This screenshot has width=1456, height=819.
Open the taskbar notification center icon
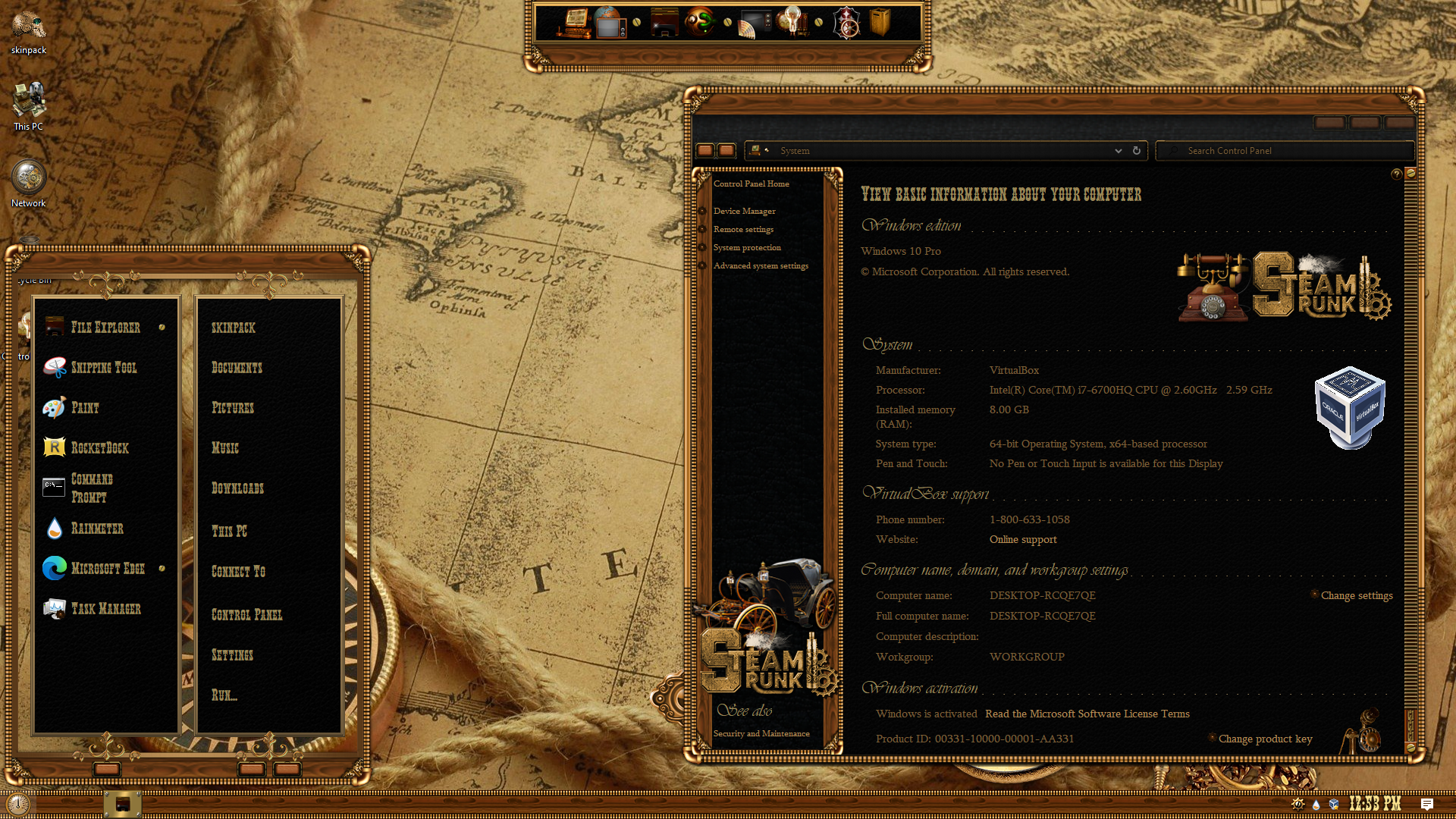1426,805
